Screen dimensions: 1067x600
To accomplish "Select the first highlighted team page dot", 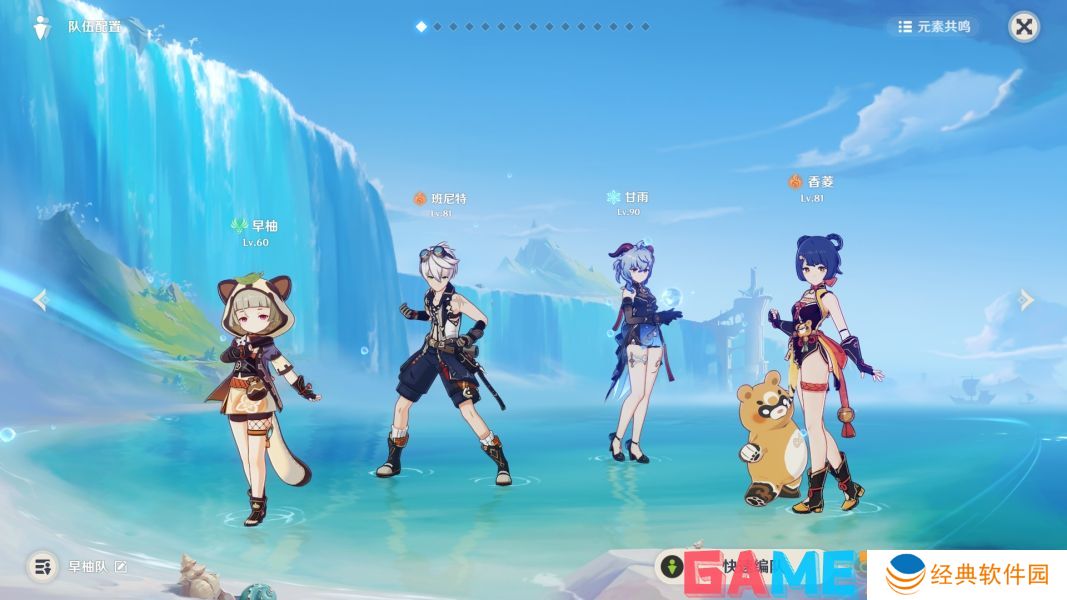I will (x=421, y=27).
